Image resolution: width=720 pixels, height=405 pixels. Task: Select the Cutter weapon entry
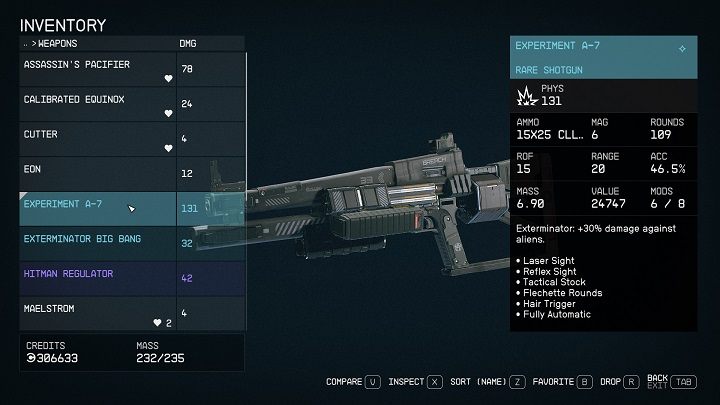[x=98, y=139]
